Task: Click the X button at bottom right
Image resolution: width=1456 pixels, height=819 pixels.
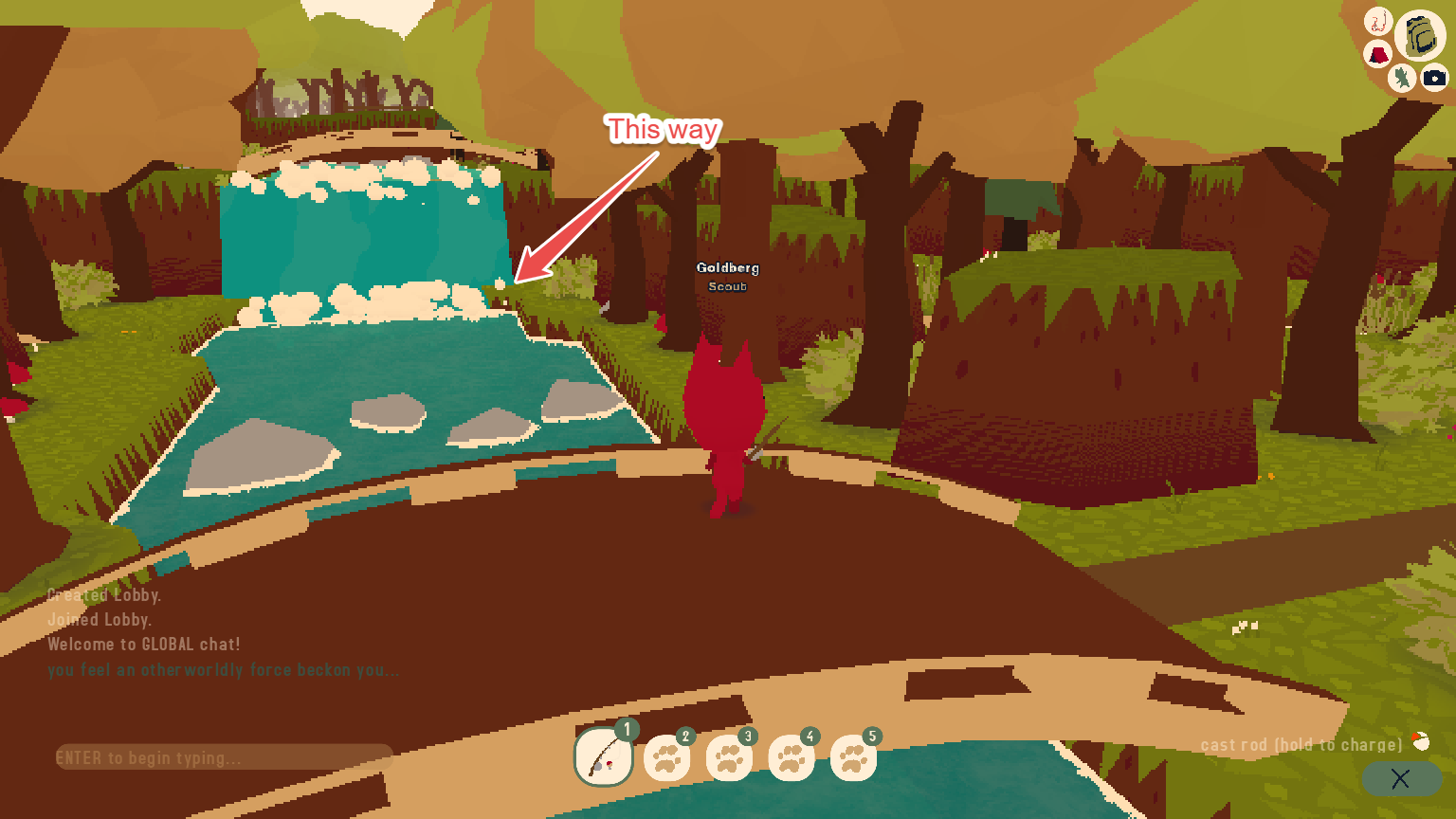Action: [x=1401, y=779]
